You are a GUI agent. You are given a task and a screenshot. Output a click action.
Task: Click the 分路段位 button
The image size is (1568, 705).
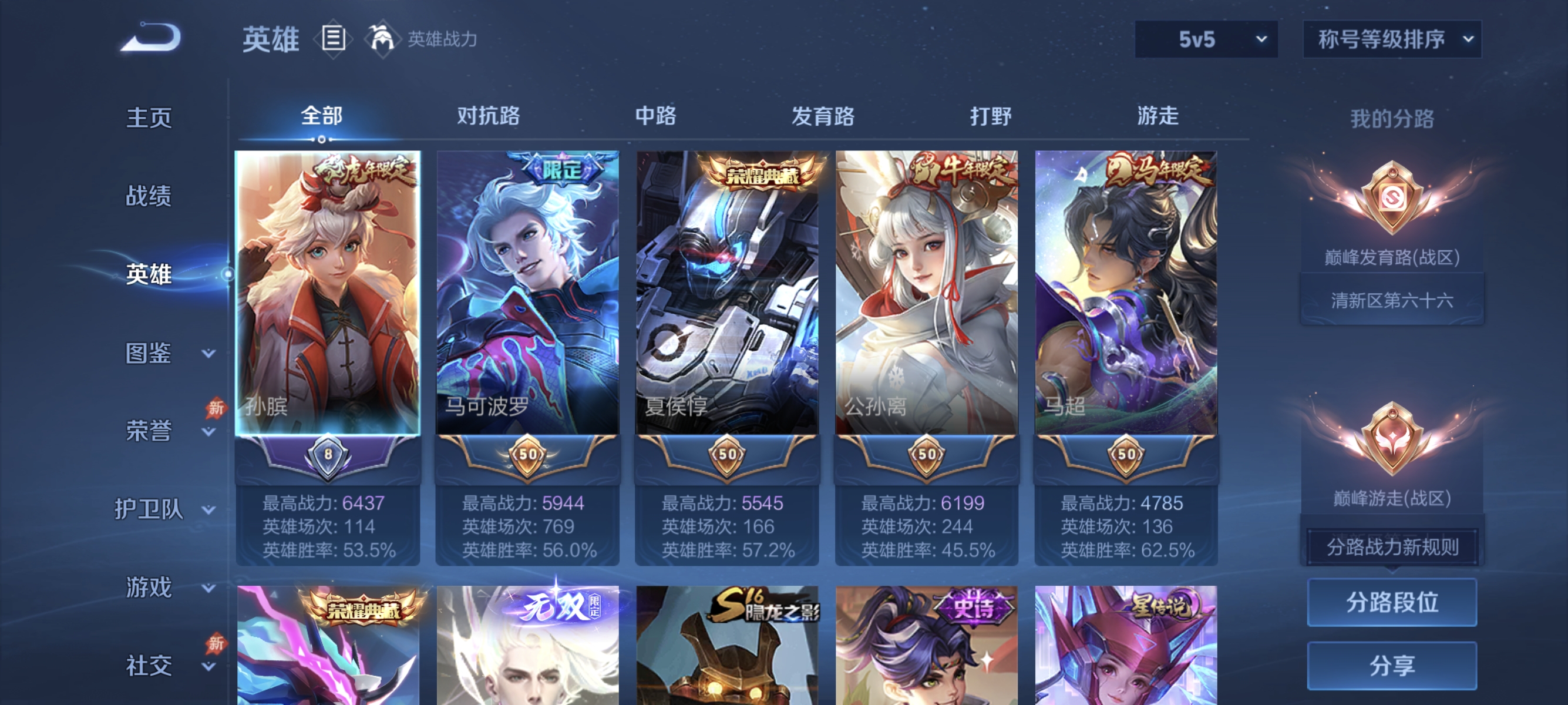tap(1392, 603)
